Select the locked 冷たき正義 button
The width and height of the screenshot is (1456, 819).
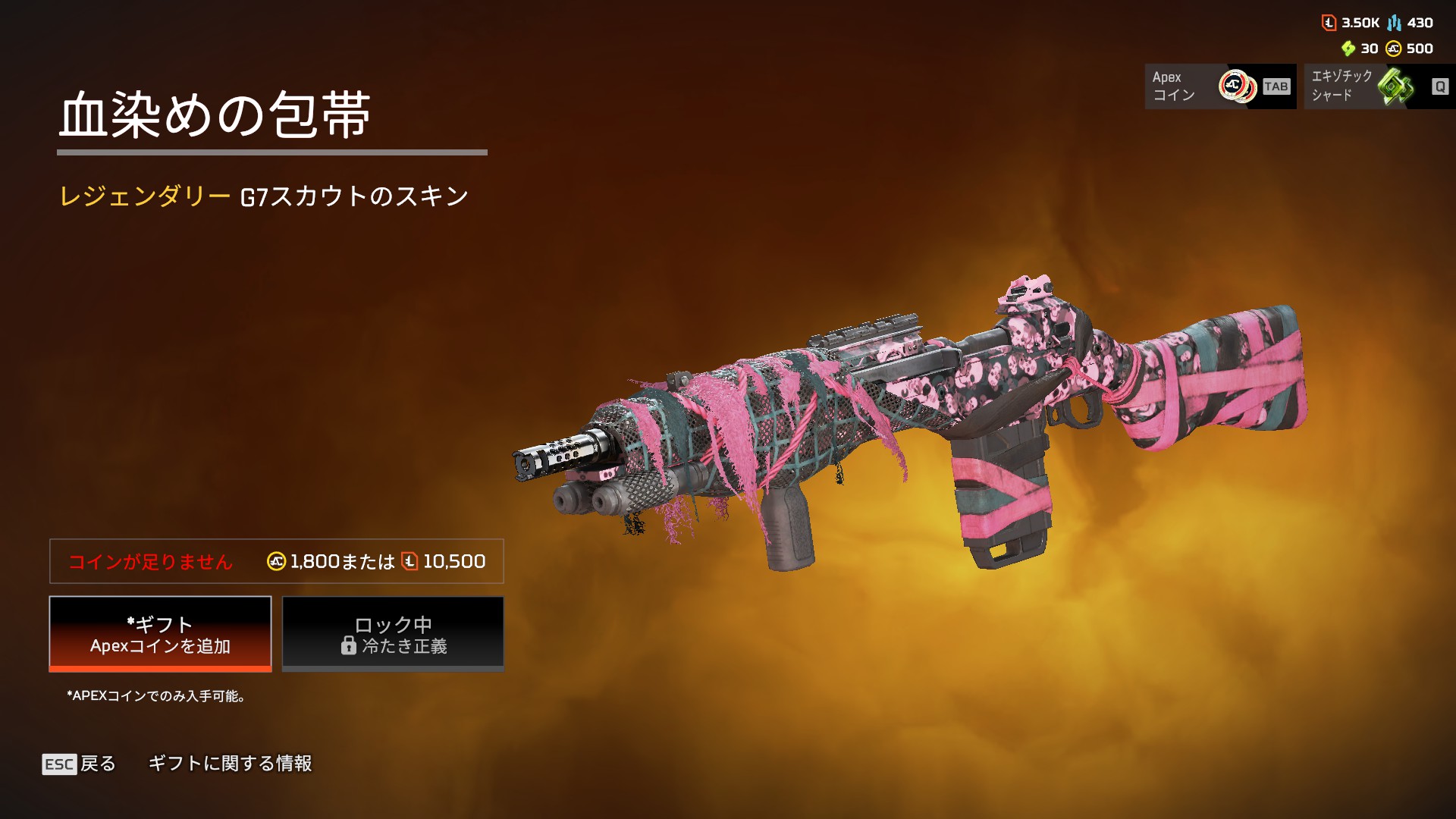click(x=393, y=634)
